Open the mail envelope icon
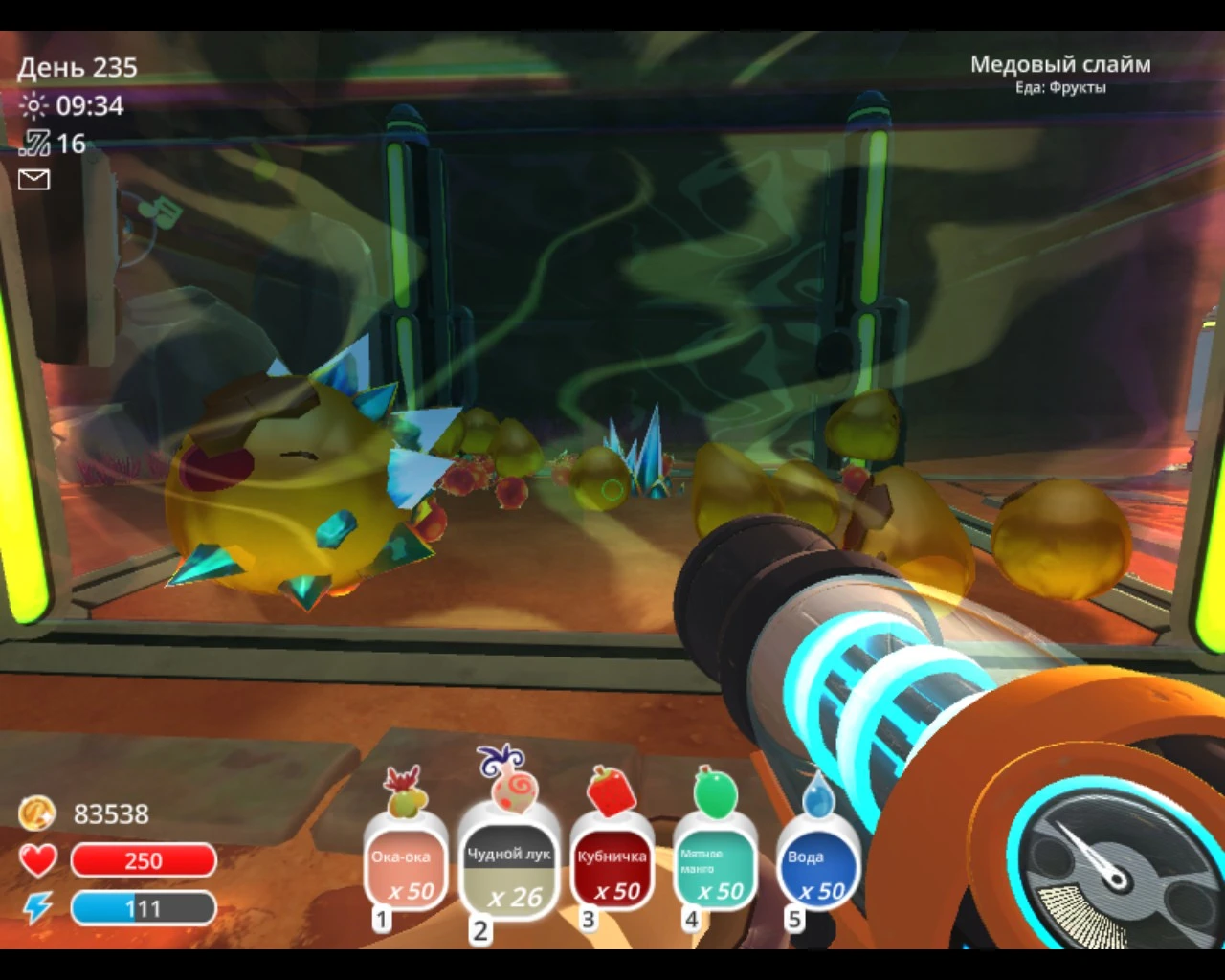The height and width of the screenshot is (980, 1225). (x=35, y=180)
